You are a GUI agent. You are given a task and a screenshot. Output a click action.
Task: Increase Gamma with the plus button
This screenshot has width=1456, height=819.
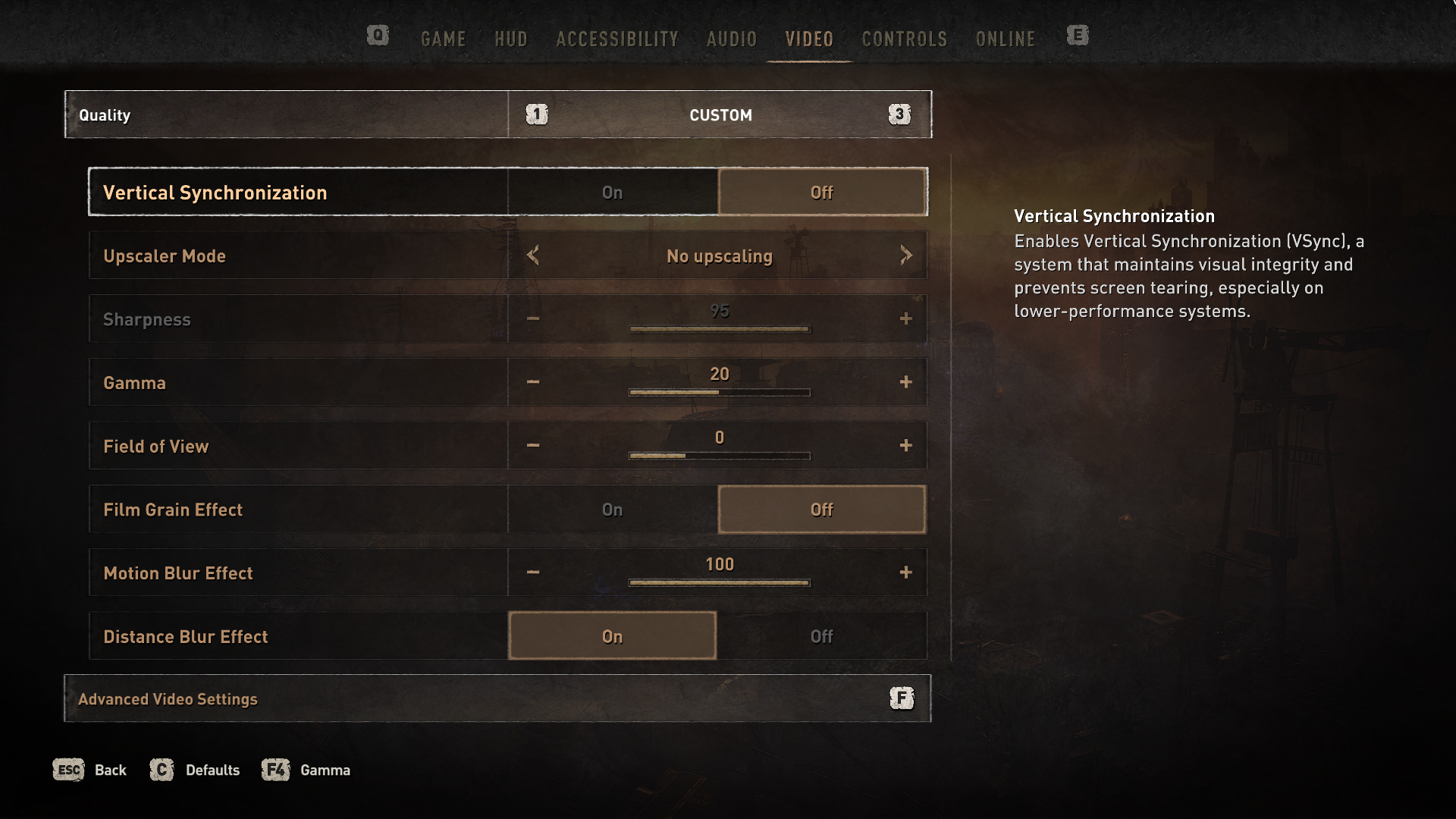pyautogui.click(x=905, y=382)
